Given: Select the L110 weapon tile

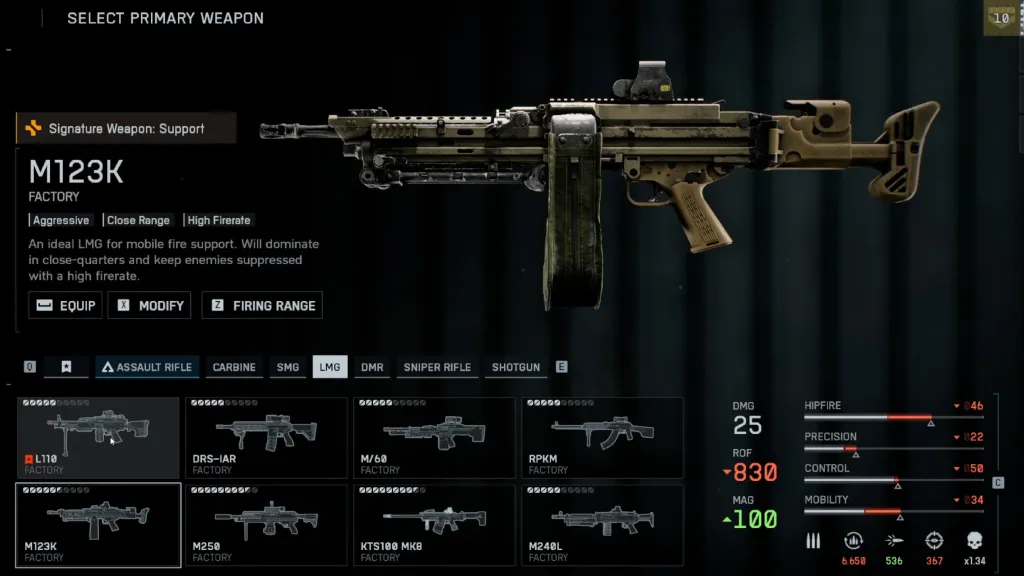Looking at the screenshot, I should click(98, 437).
